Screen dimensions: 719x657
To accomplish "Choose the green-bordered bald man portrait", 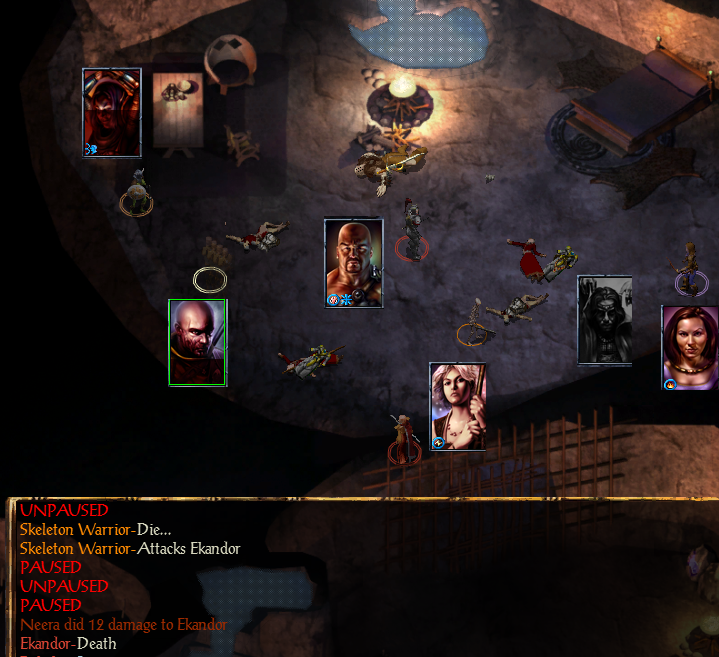I will point(197,342).
